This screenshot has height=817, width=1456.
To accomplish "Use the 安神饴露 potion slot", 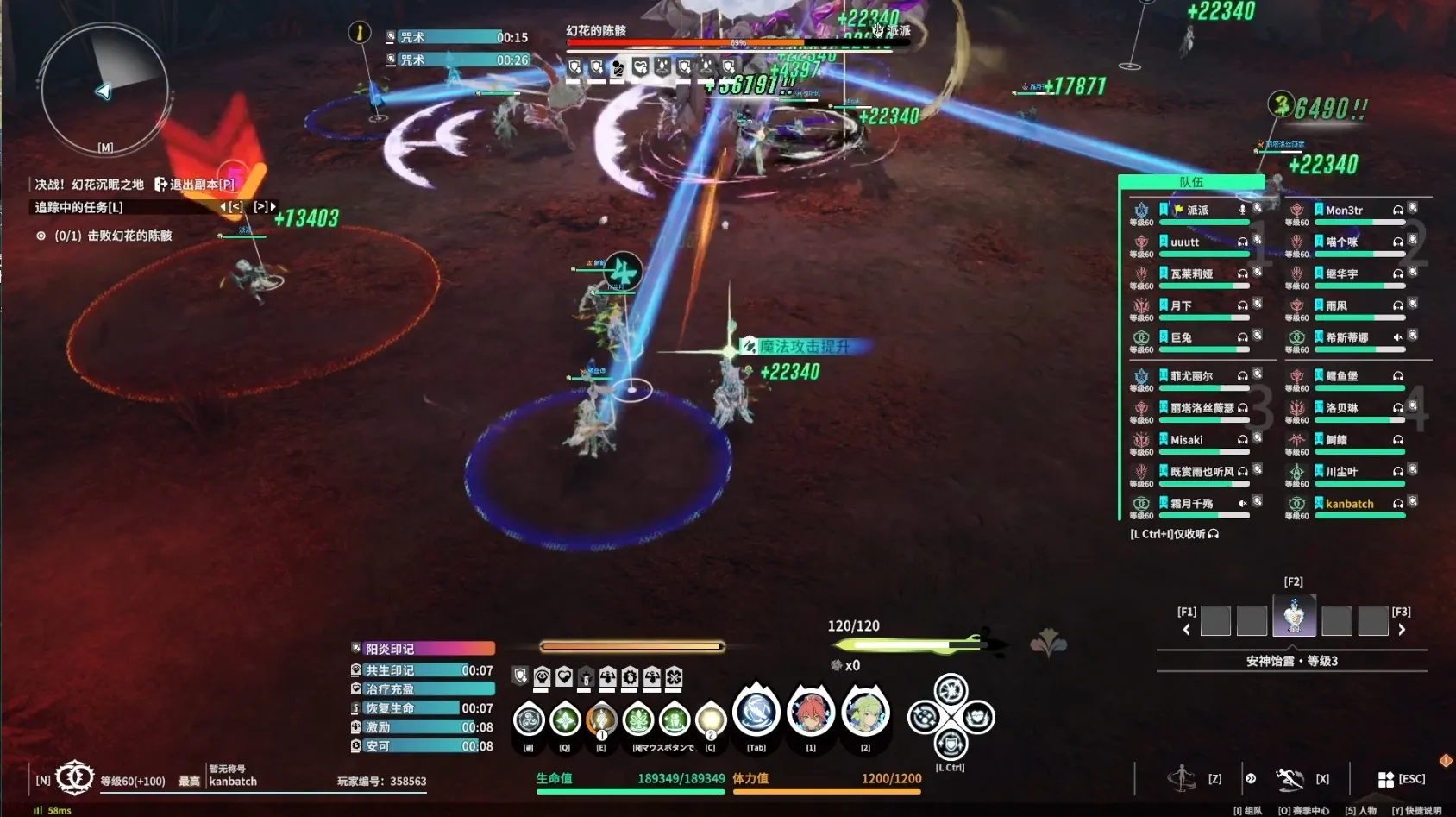I will pos(1294,616).
